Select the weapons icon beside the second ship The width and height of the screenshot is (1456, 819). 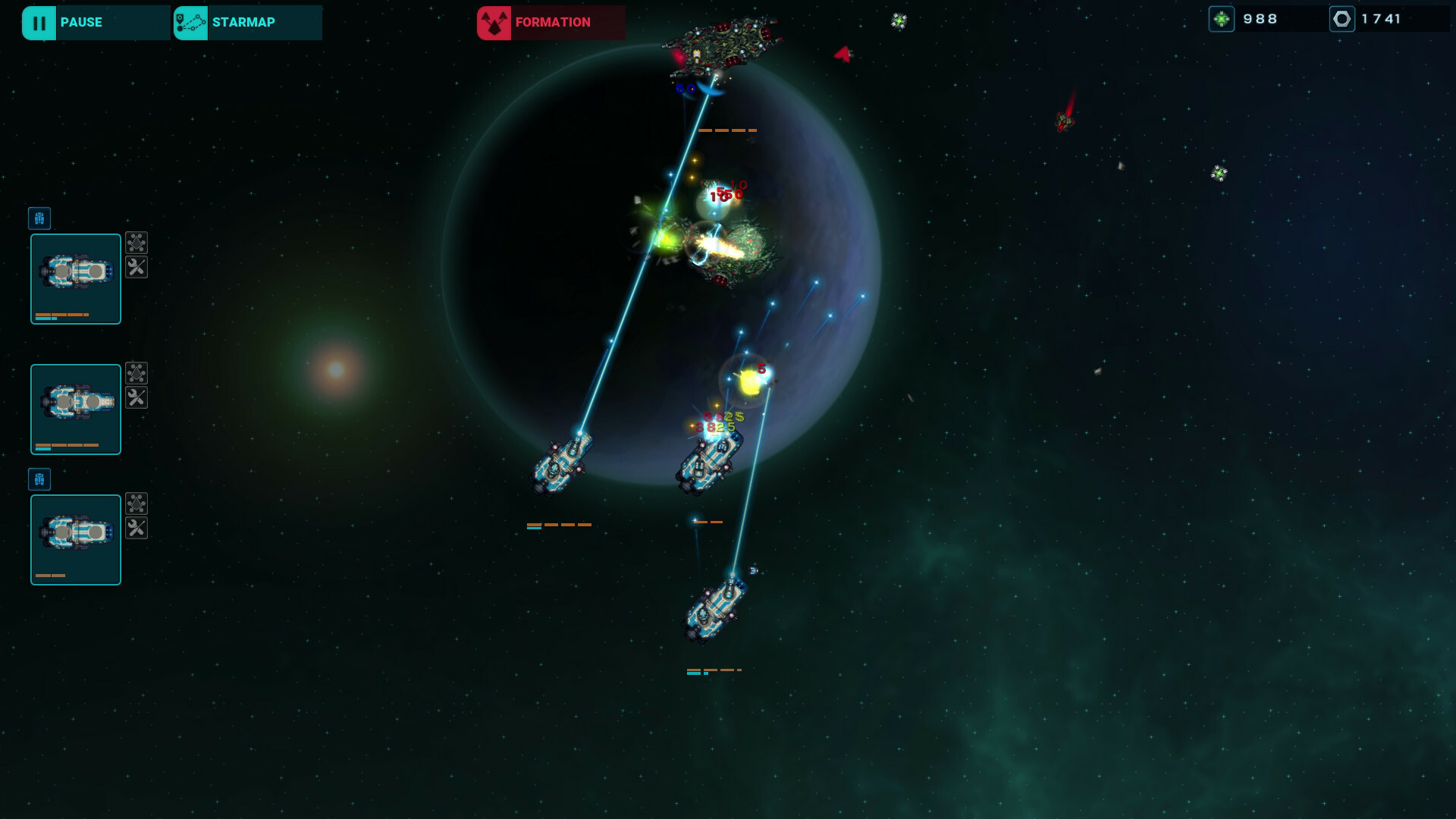pyautogui.click(x=137, y=372)
